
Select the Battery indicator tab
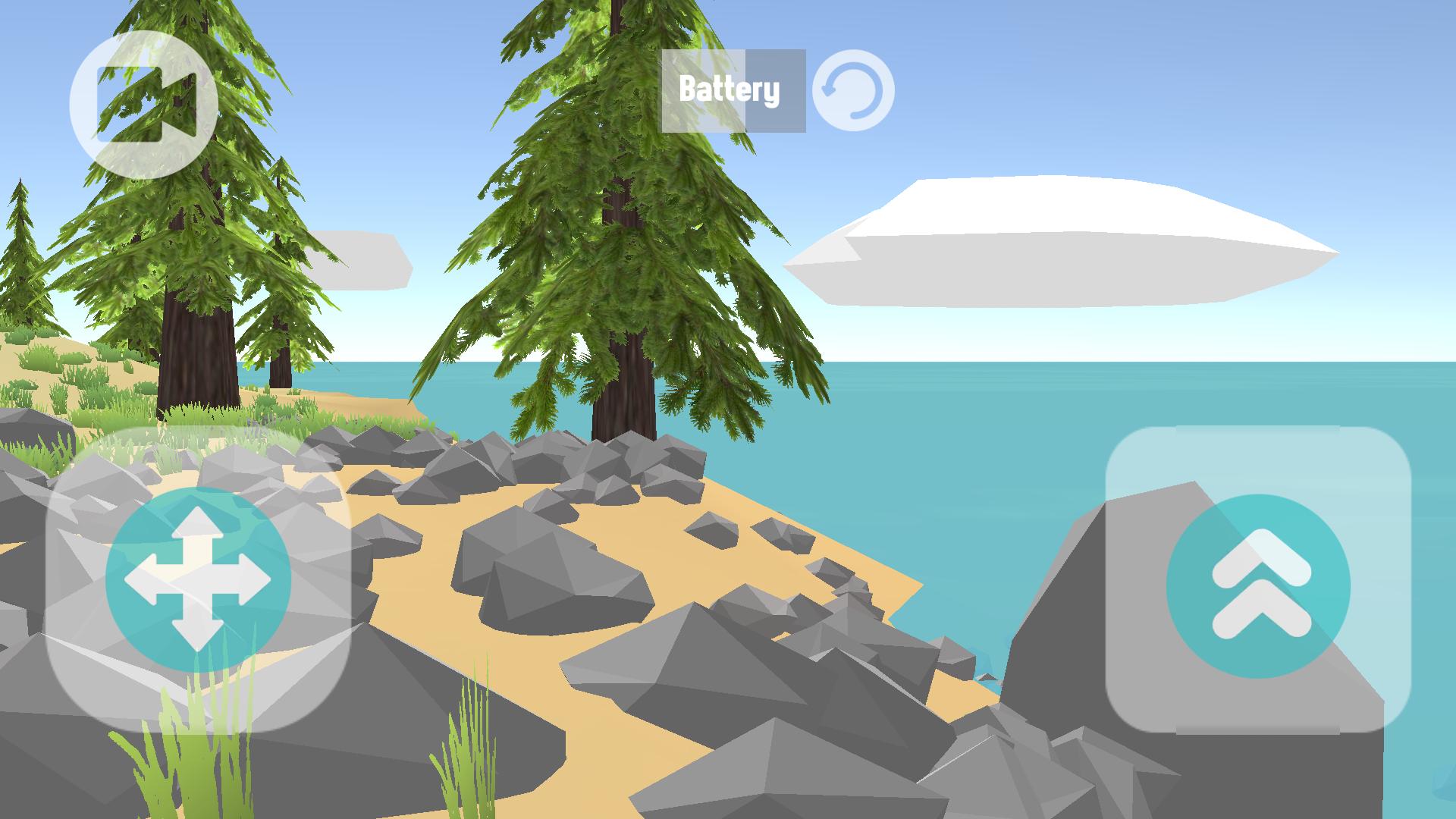click(x=730, y=89)
